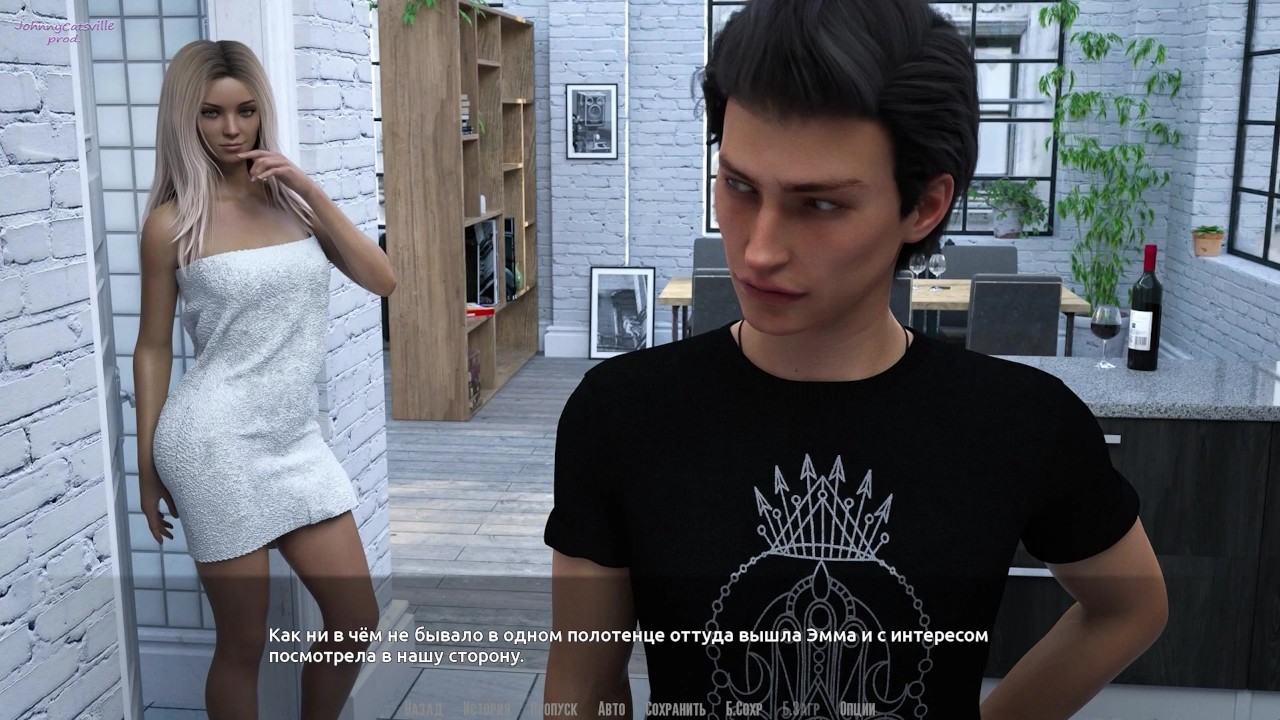Quick save with Б.Сохр
Screen dimensions: 1280x720
coord(744,709)
